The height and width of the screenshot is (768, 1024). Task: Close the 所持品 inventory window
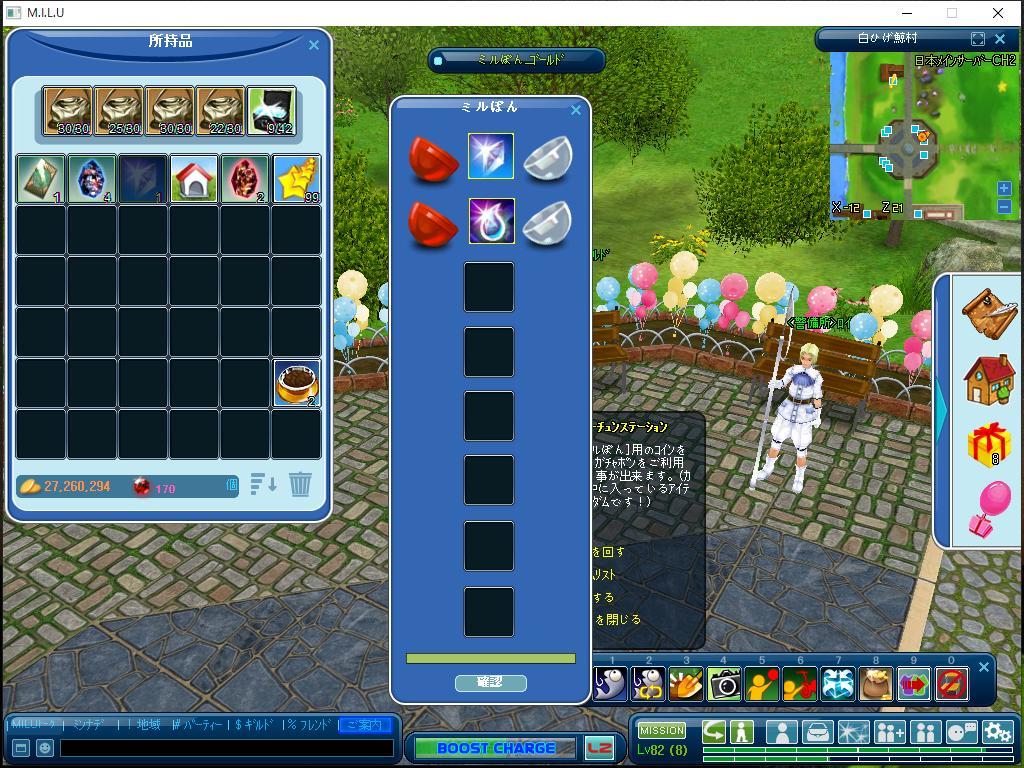tap(314, 45)
